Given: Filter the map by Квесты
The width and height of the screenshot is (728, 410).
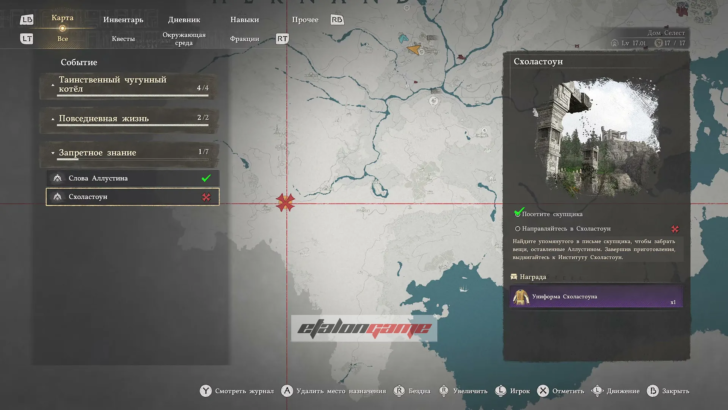Looking at the screenshot, I should click(x=123, y=39).
